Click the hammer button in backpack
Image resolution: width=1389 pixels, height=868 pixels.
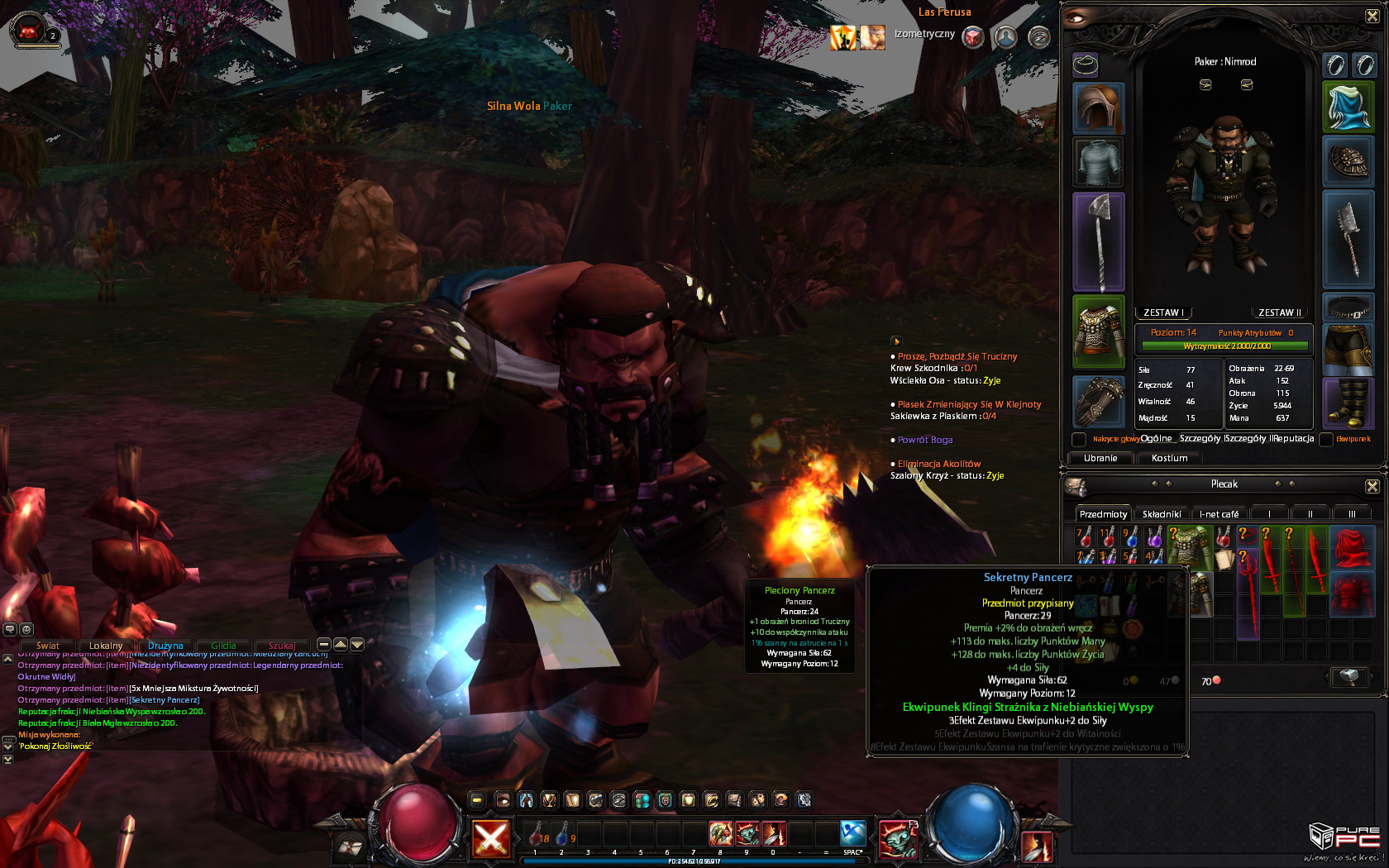[1348, 677]
